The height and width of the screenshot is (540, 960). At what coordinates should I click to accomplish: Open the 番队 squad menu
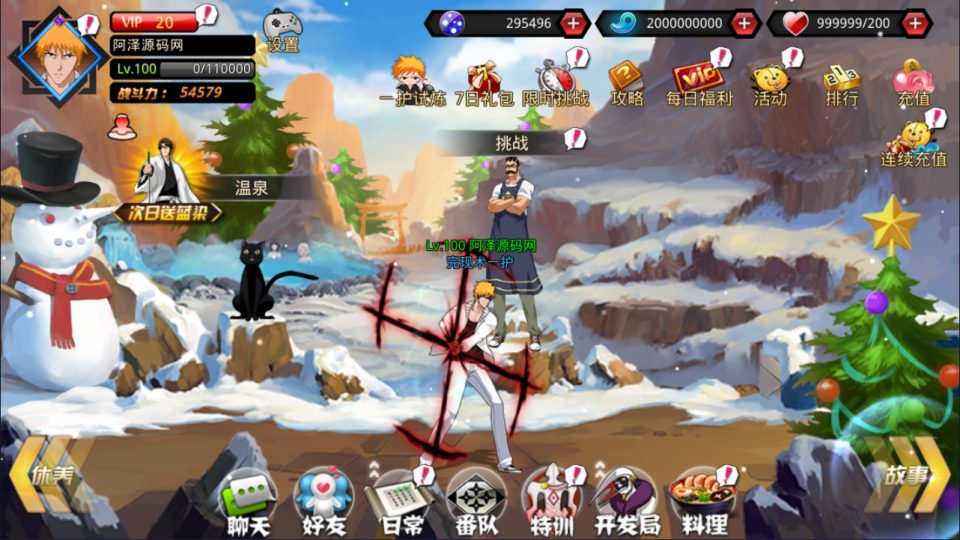[475, 500]
